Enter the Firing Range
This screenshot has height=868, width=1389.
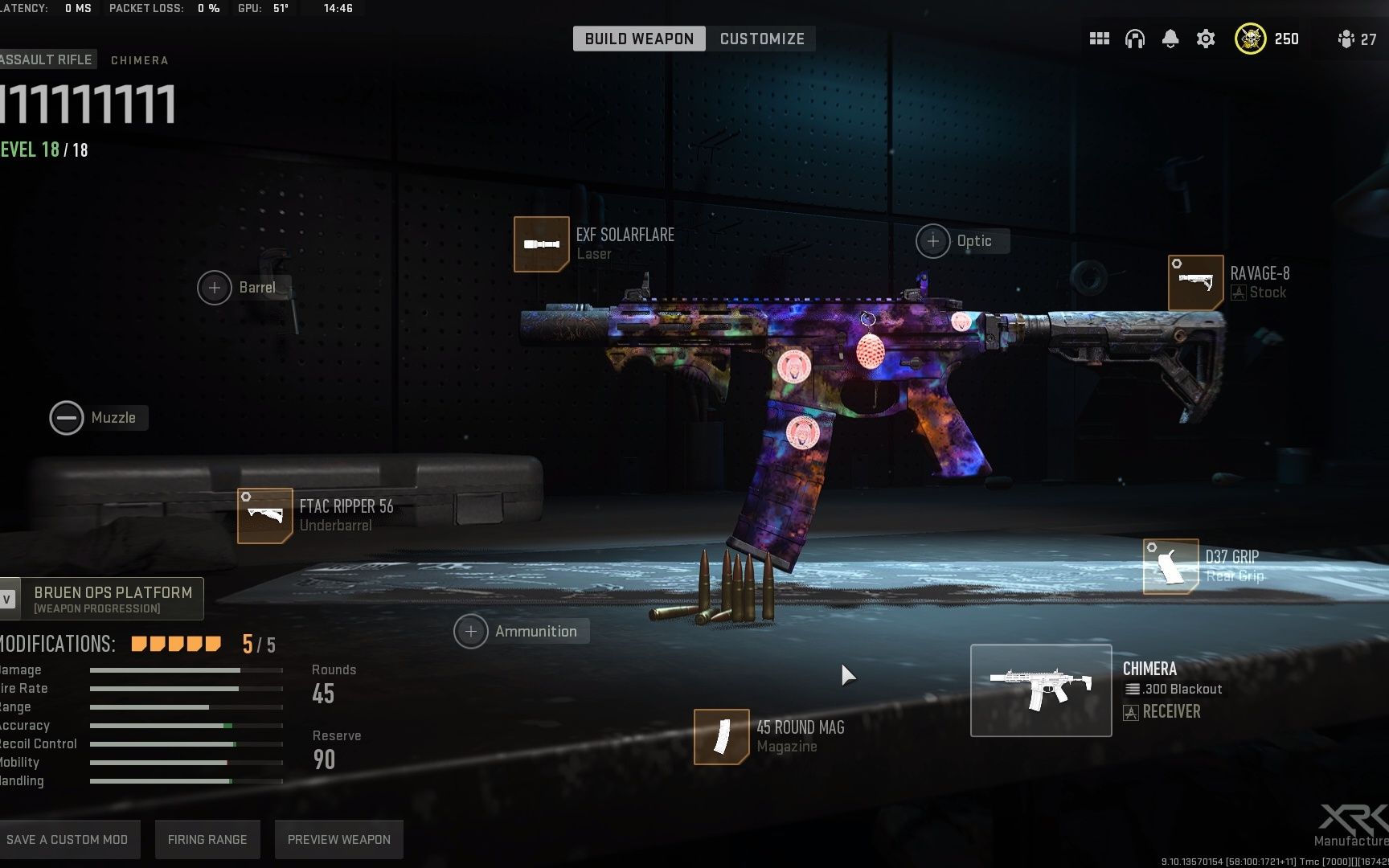click(x=207, y=839)
